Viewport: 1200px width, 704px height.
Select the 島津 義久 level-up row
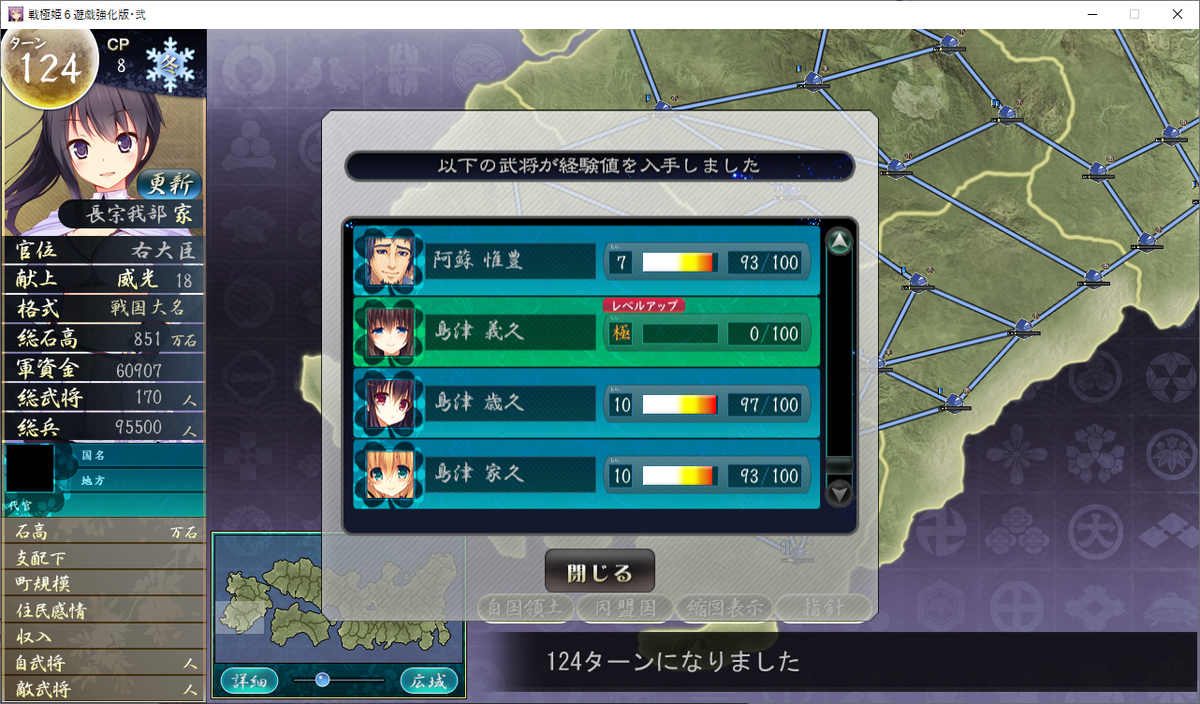click(x=586, y=332)
